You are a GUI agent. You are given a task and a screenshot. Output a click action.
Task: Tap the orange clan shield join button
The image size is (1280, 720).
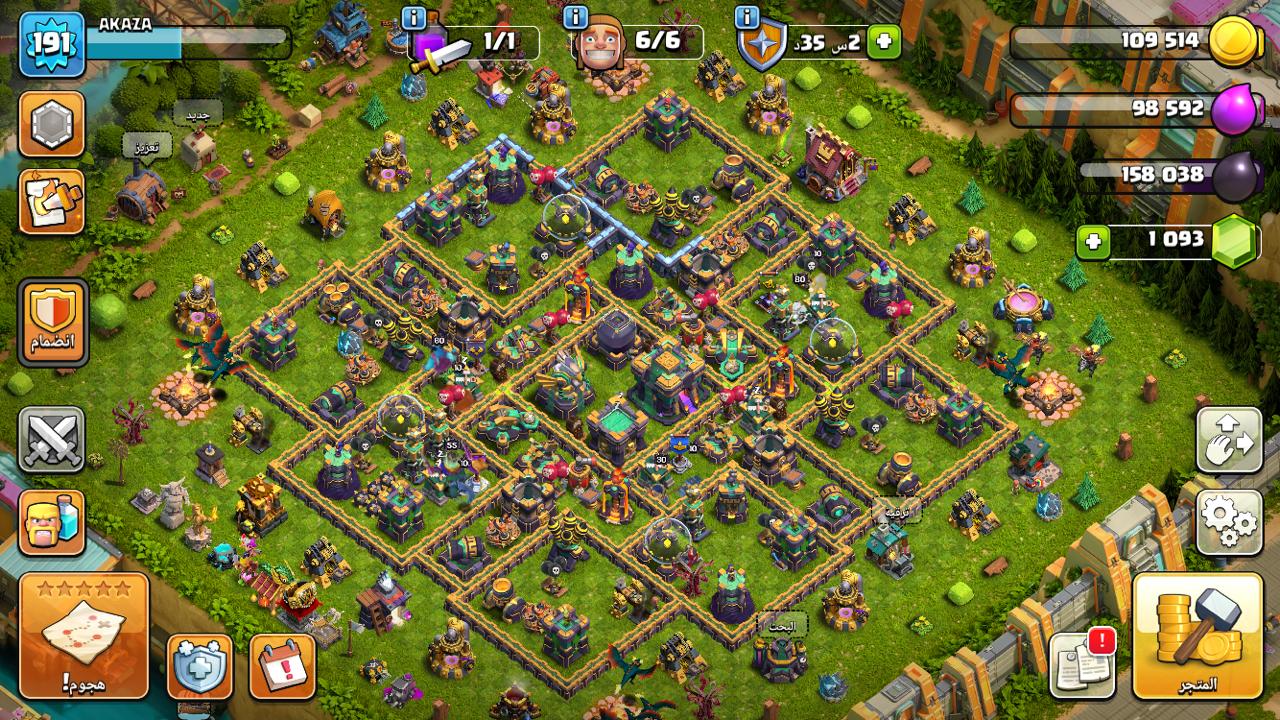pyautogui.click(x=52, y=322)
